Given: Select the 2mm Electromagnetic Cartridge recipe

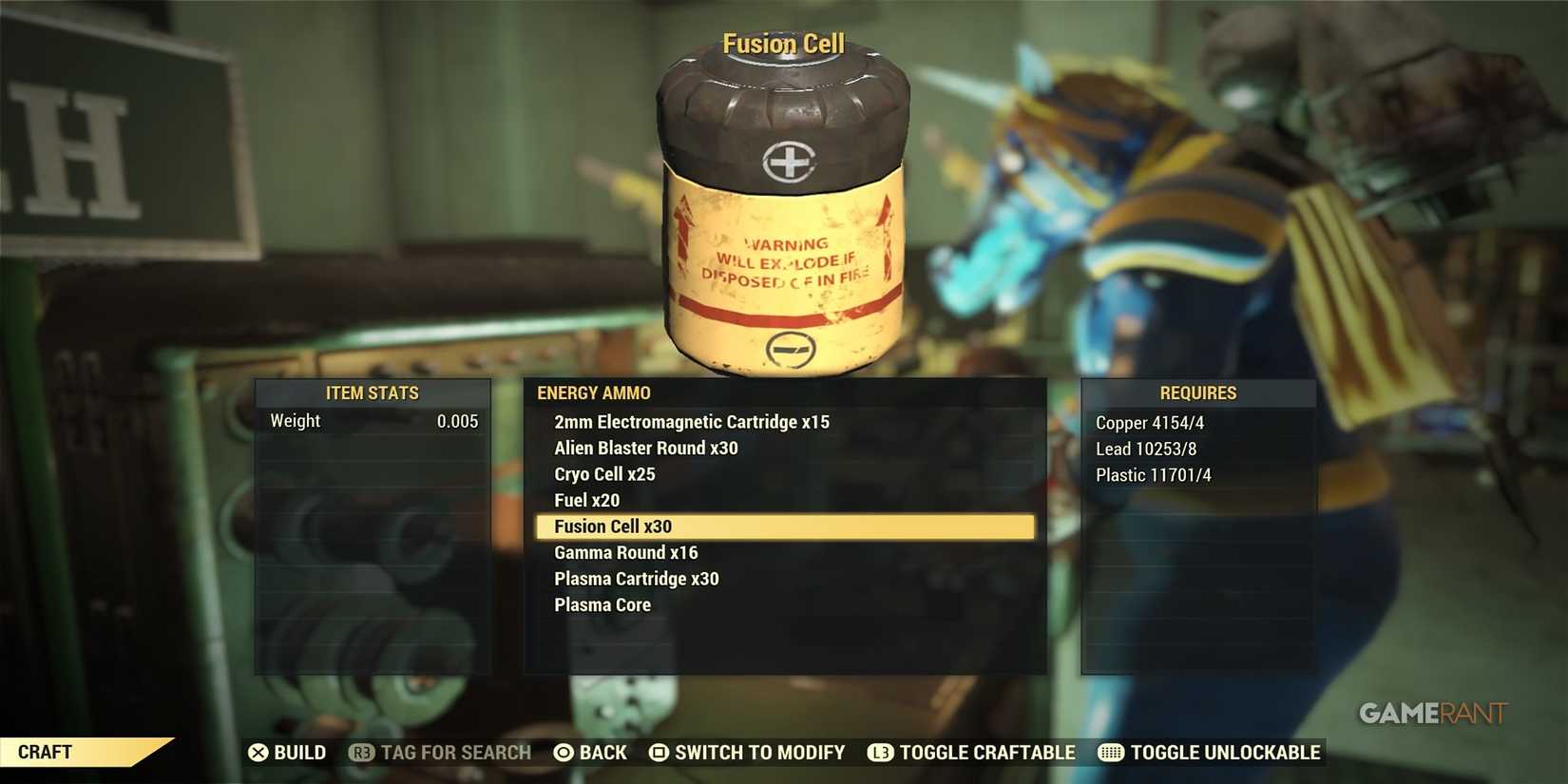Looking at the screenshot, I should click(691, 421).
